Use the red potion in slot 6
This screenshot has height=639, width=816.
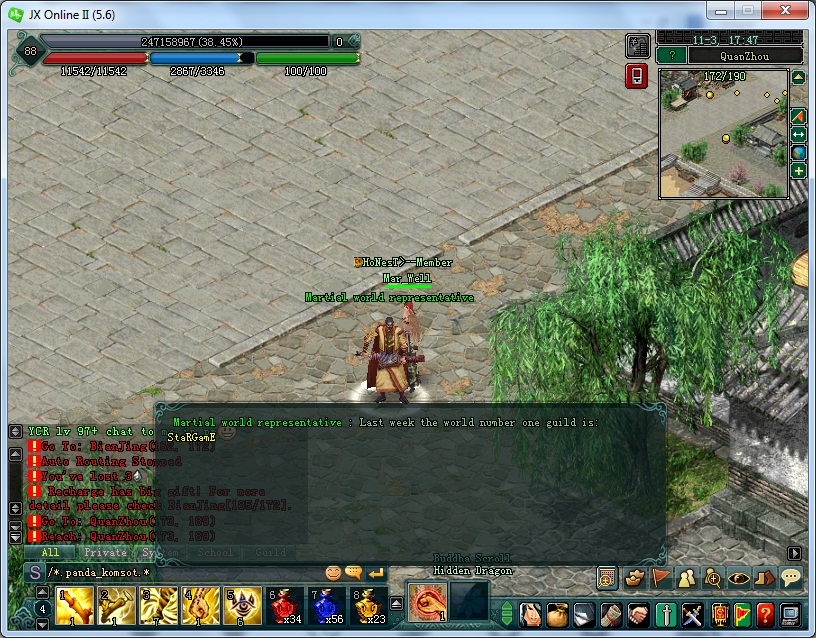pos(287,606)
